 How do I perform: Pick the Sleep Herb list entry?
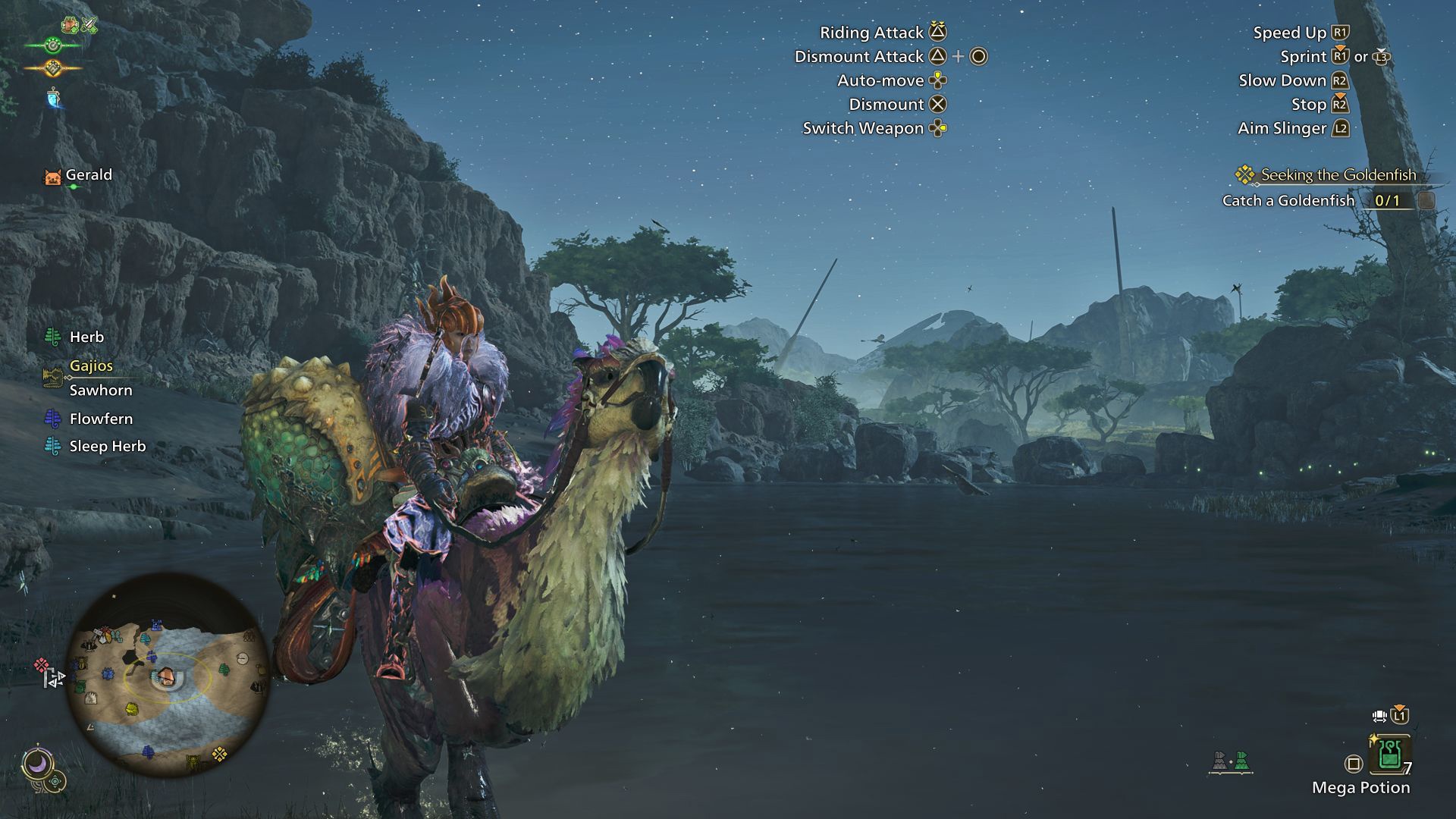(107, 447)
